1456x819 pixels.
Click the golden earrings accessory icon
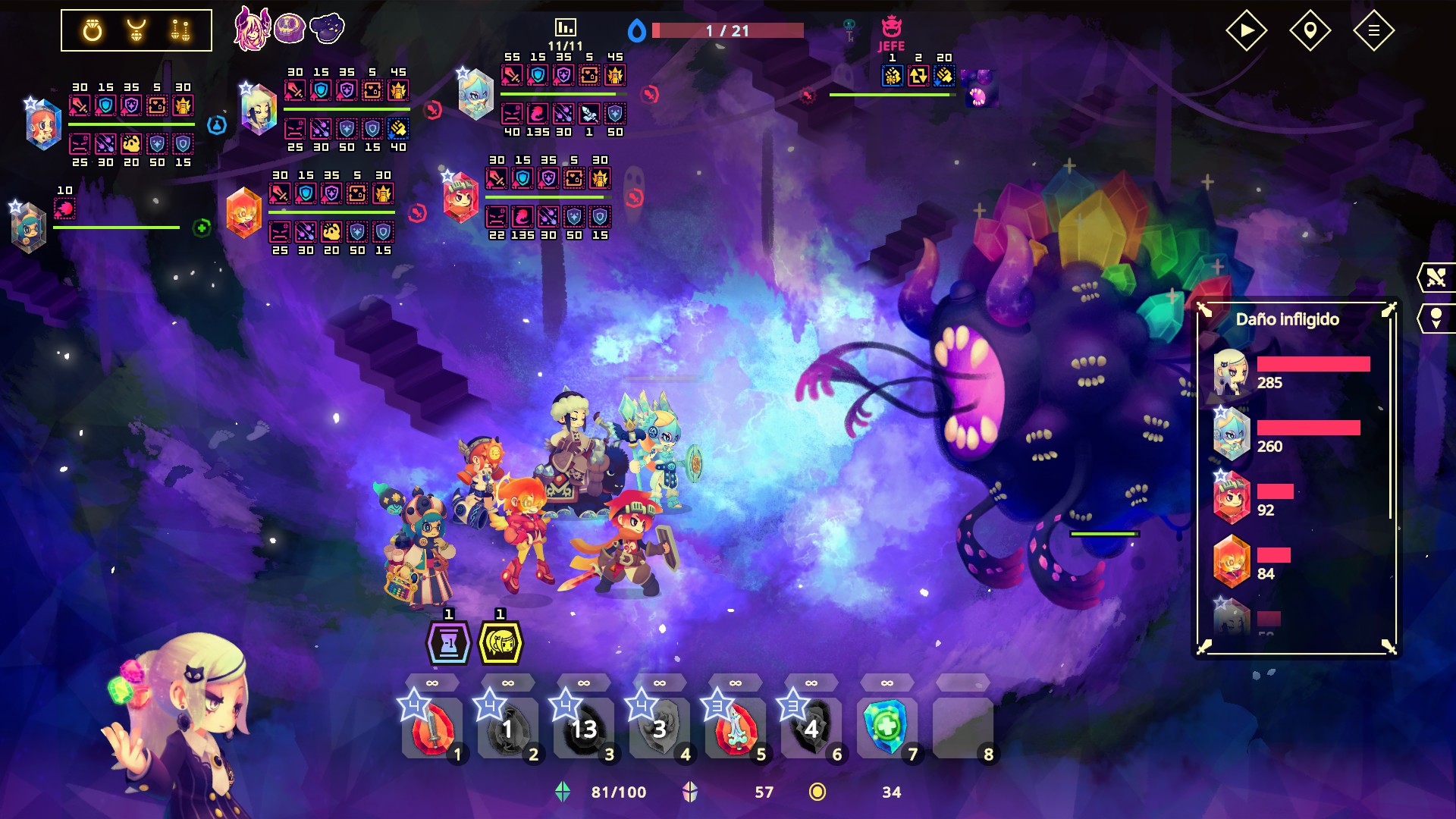(180, 30)
